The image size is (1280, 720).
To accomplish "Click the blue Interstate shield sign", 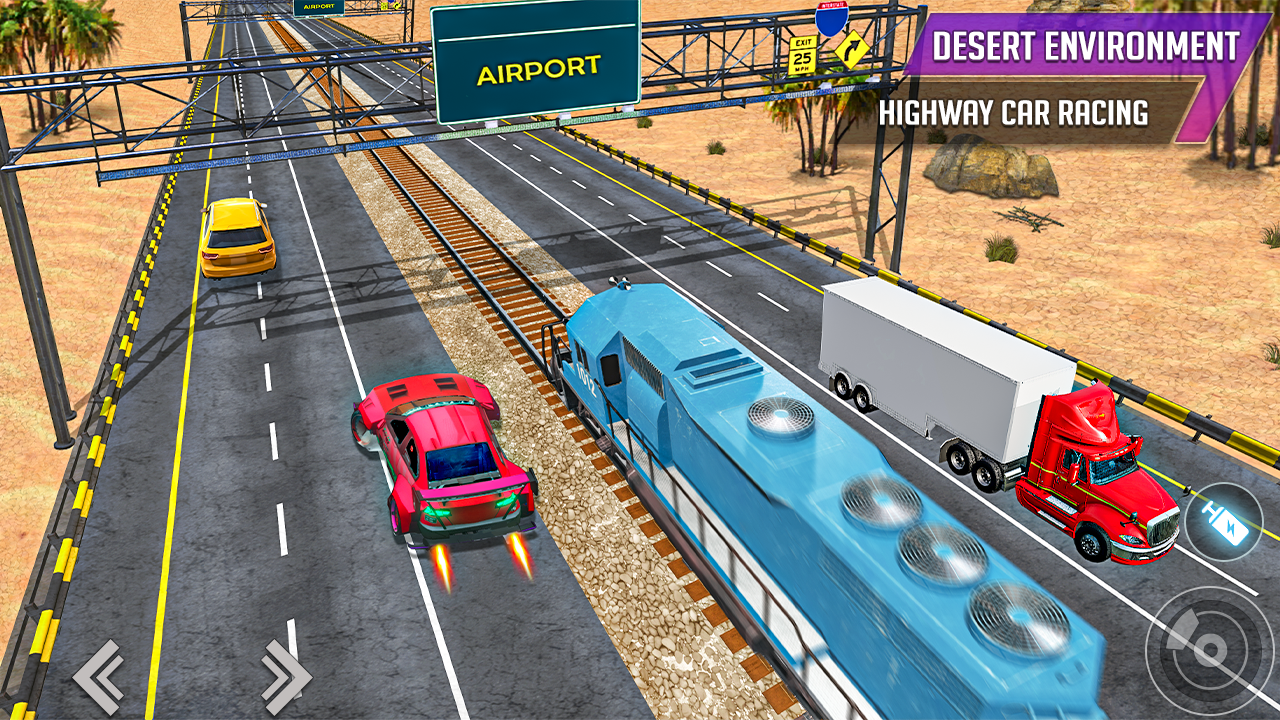I will point(833,22).
